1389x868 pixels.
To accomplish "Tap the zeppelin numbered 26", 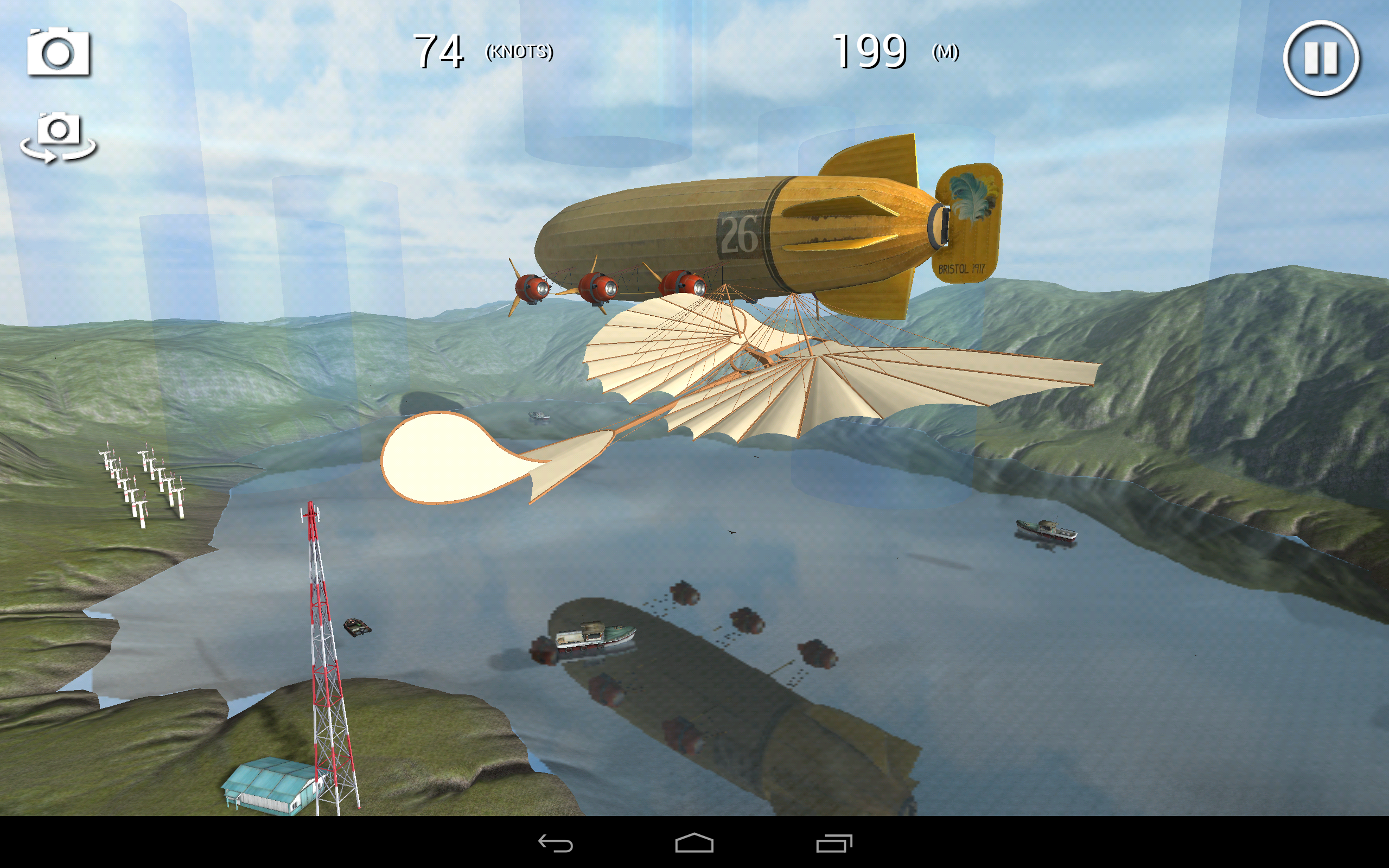I will 741,235.
